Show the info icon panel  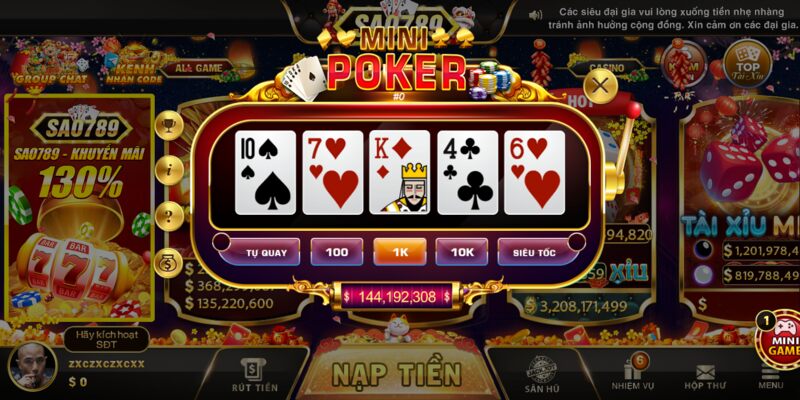tap(169, 168)
